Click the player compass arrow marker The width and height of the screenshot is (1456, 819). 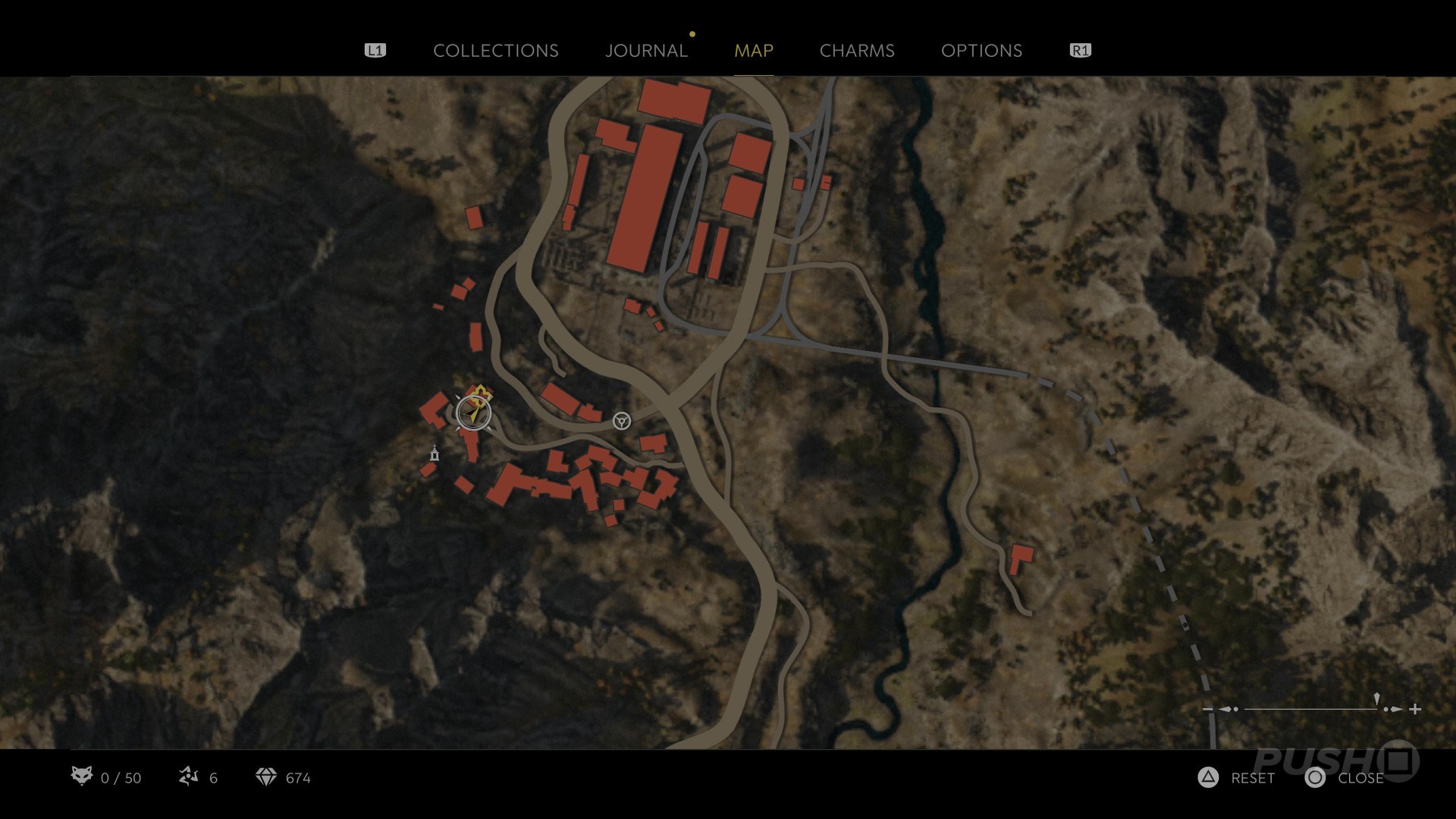pos(474,414)
